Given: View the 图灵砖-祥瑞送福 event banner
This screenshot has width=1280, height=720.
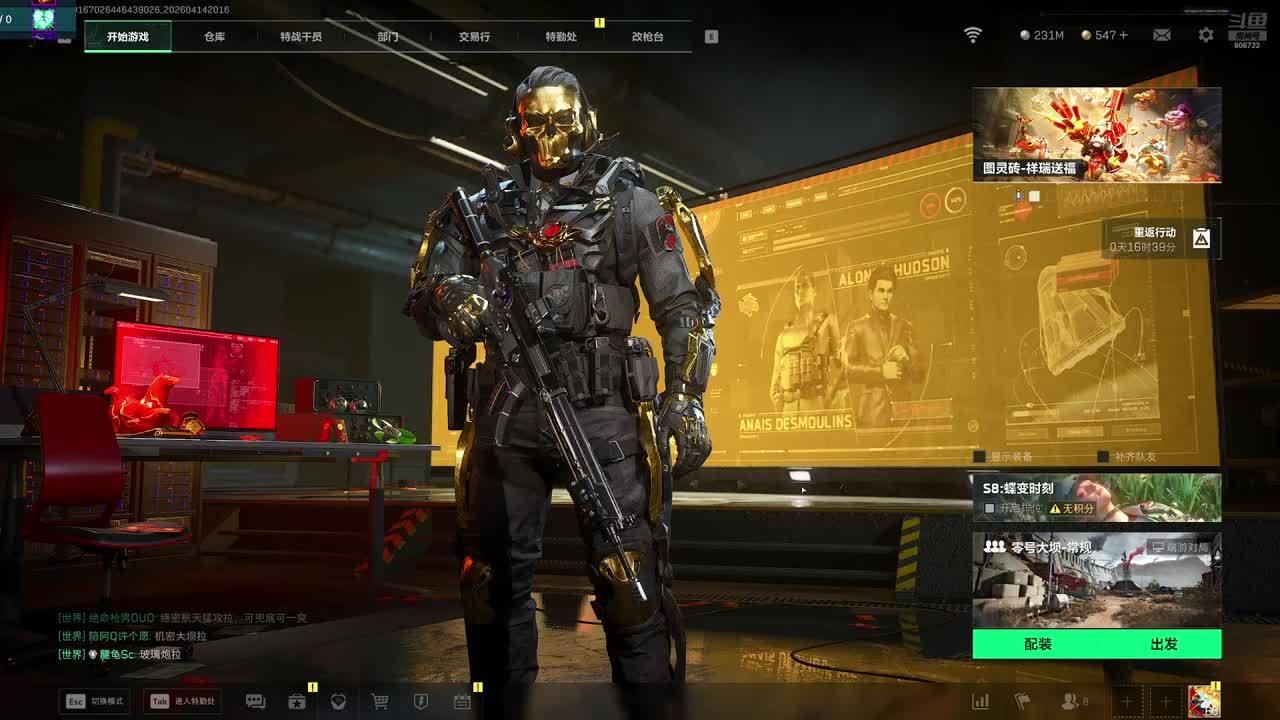Looking at the screenshot, I should click(x=1096, y=134).
